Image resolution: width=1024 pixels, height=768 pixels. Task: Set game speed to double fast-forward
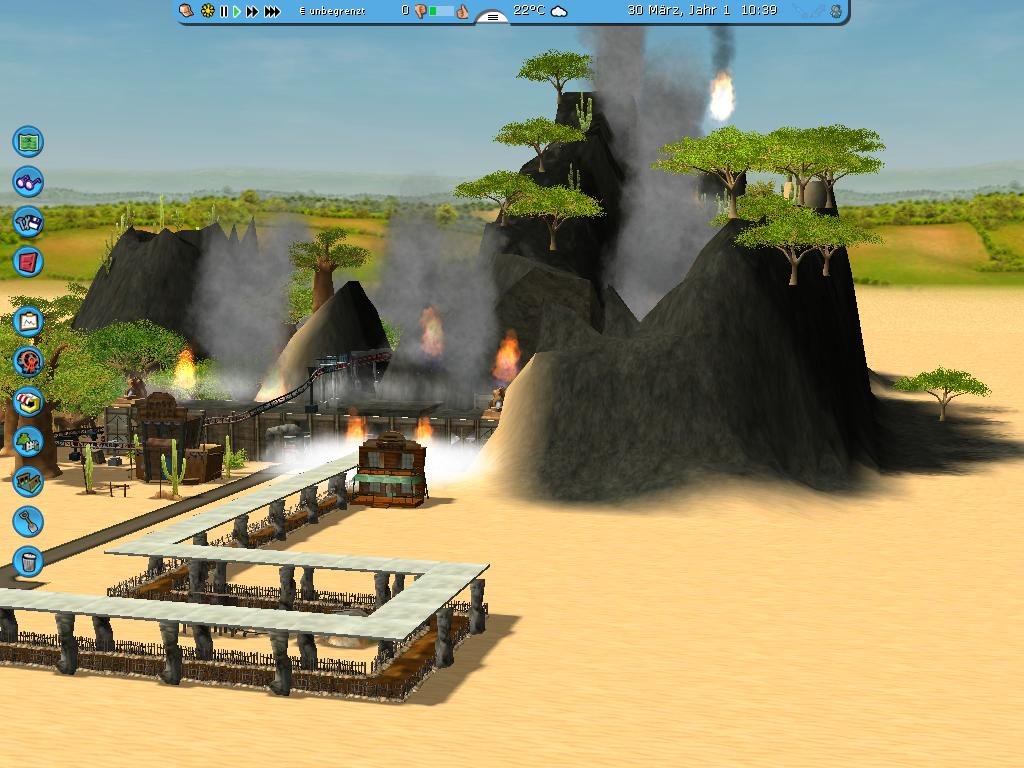pyautogui.click(x=252, y=11)
